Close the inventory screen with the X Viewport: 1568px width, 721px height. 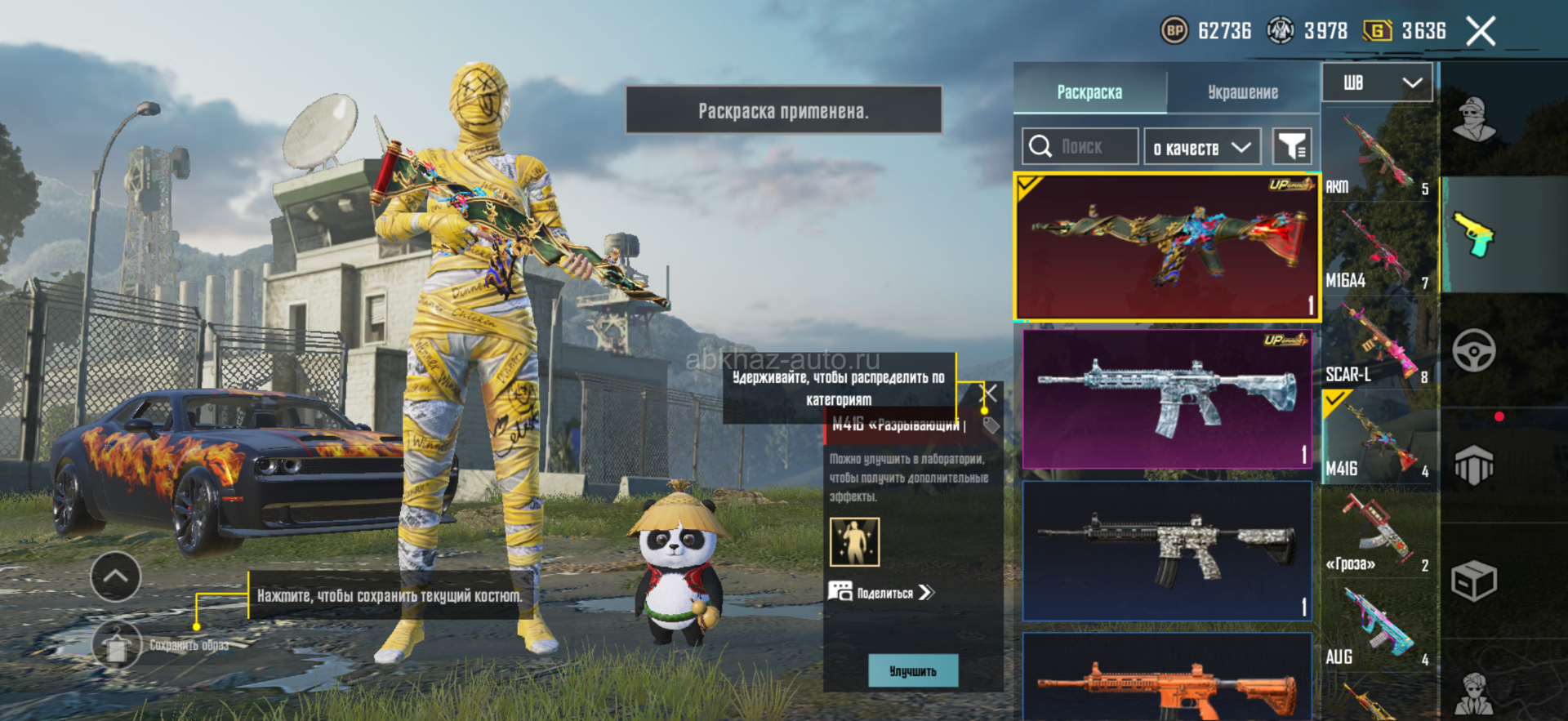(x=1480, y=32)
